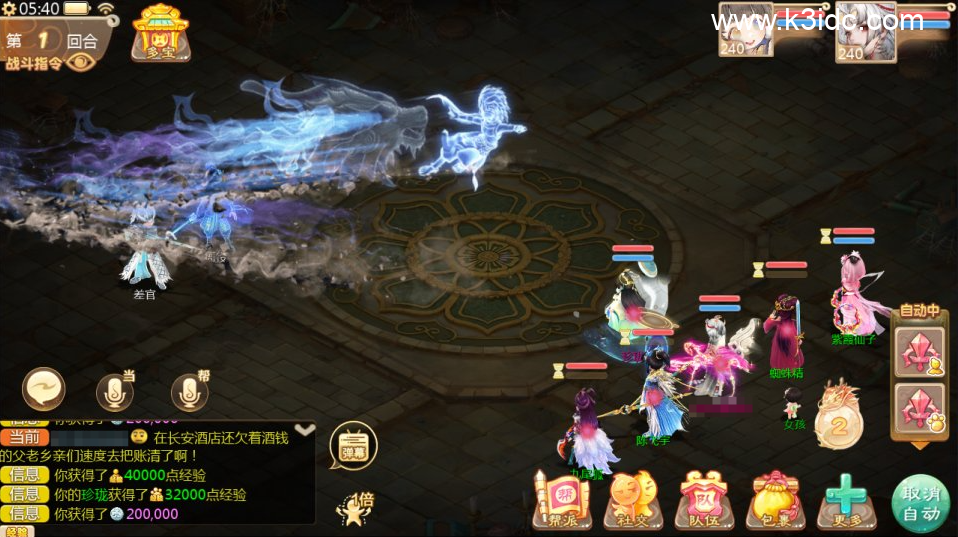This screenshot has height=537, width=958.
Task: Select the character auto-skill slot
Action: click(x=918, y=353)
